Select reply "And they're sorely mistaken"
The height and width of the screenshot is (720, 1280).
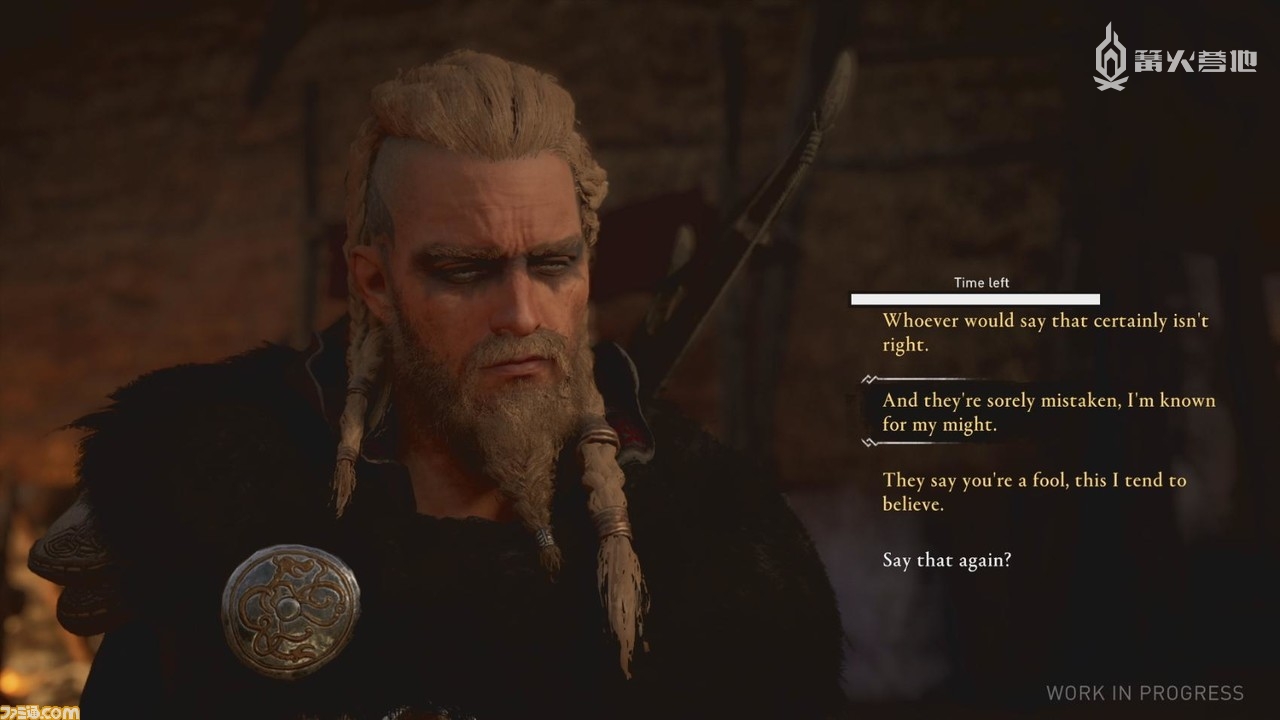click(x=1048, y=412)
